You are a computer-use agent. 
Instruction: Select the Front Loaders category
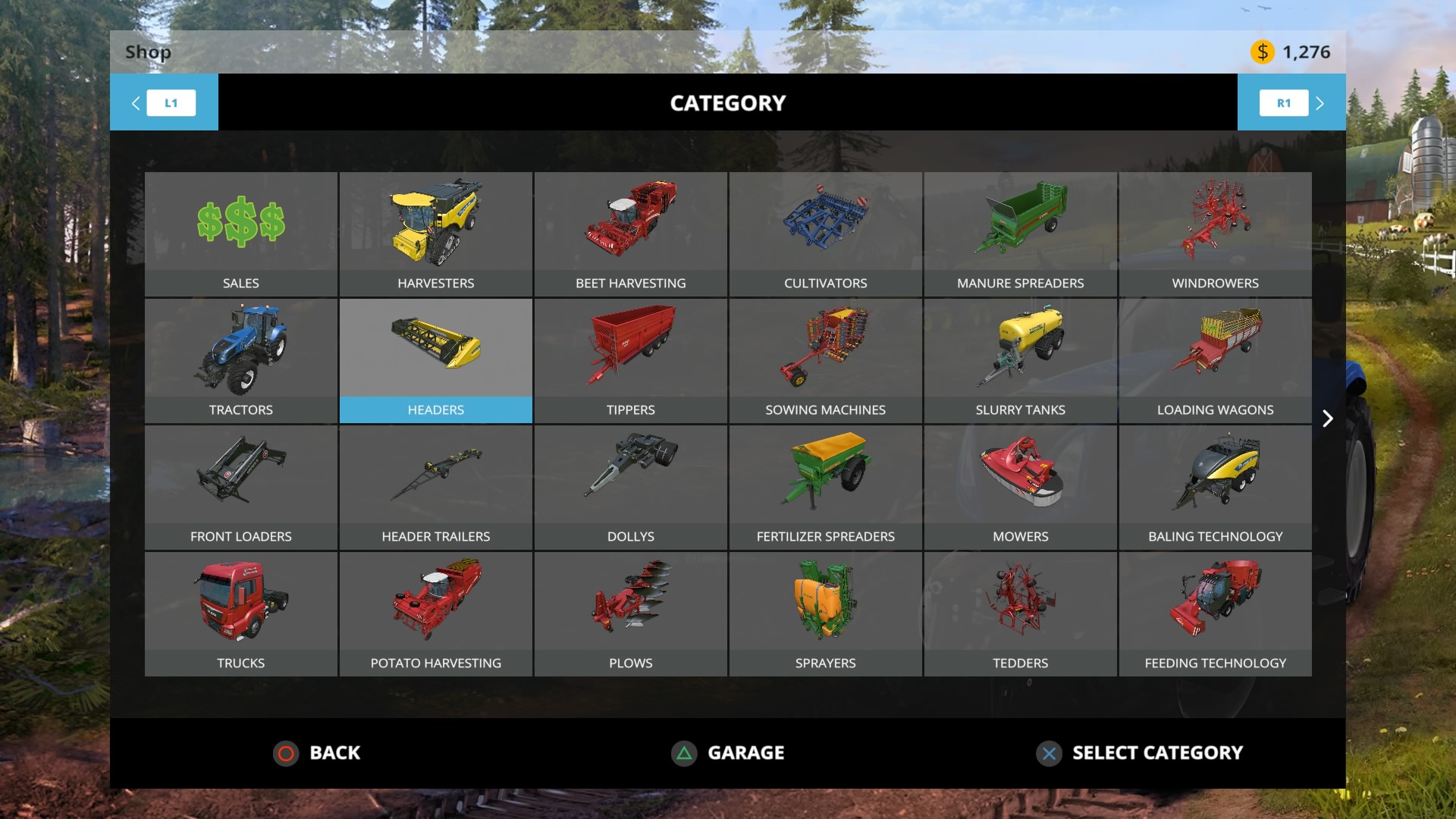pos(241,485)
